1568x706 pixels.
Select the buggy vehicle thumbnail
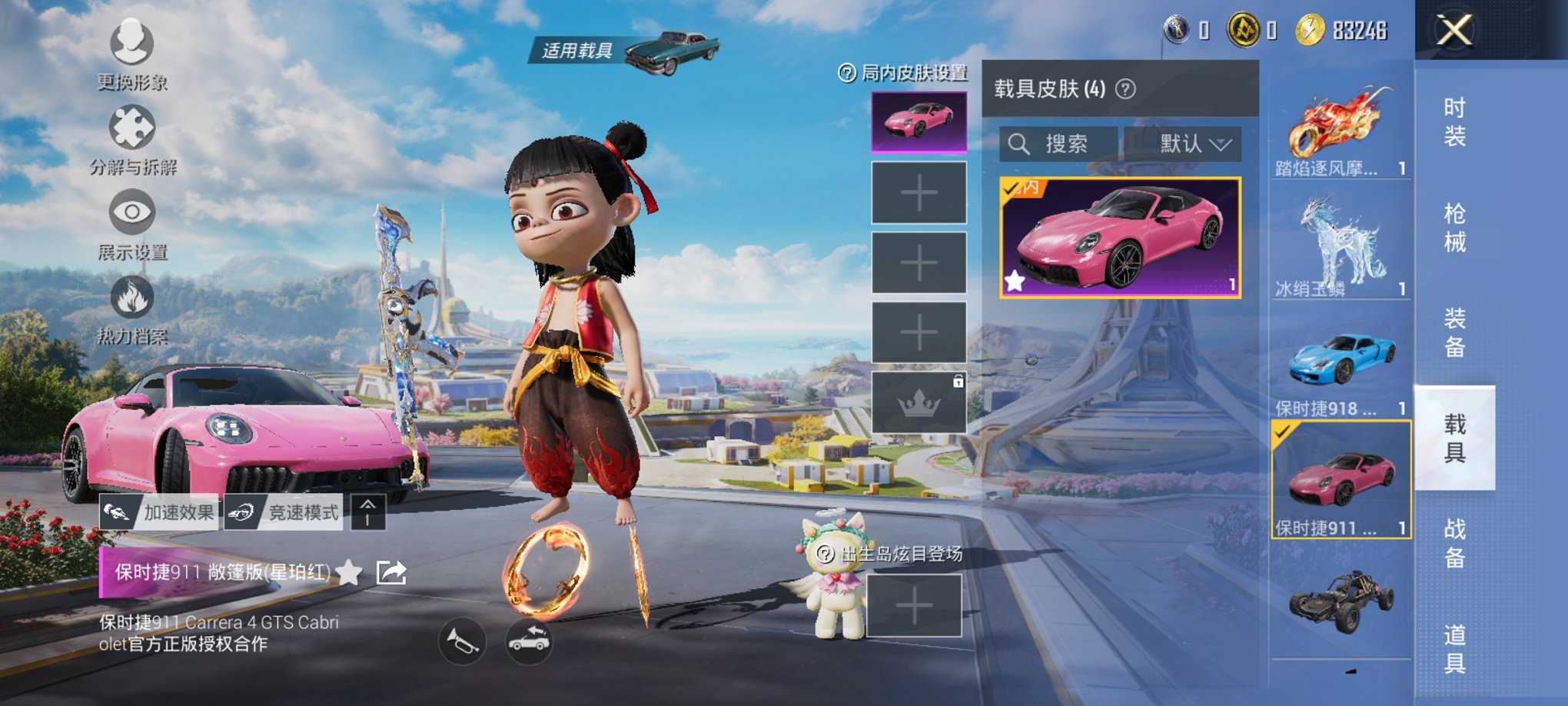pos(1340,604)
